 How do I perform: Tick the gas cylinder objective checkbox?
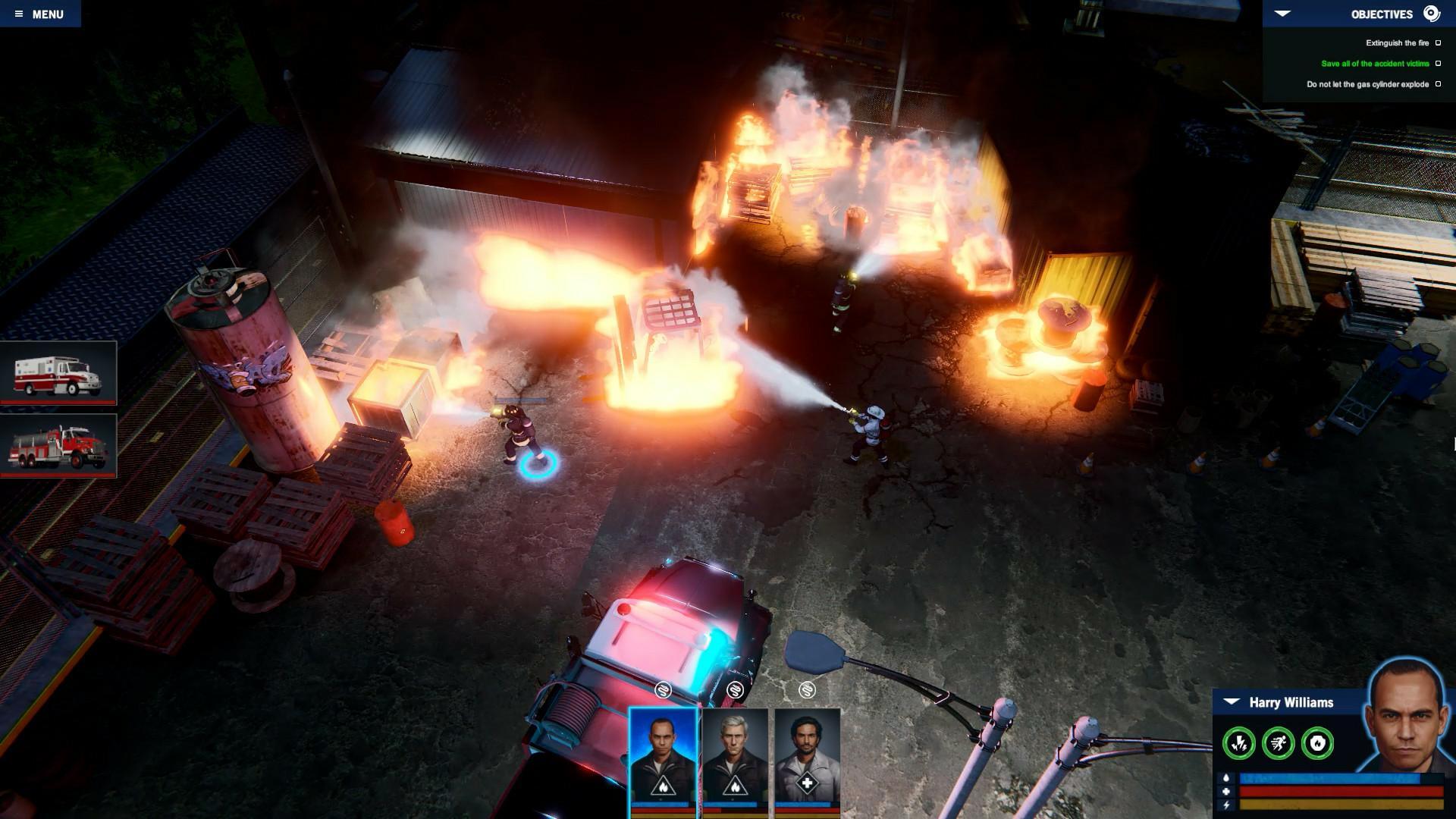click(x=1440, y=85)
